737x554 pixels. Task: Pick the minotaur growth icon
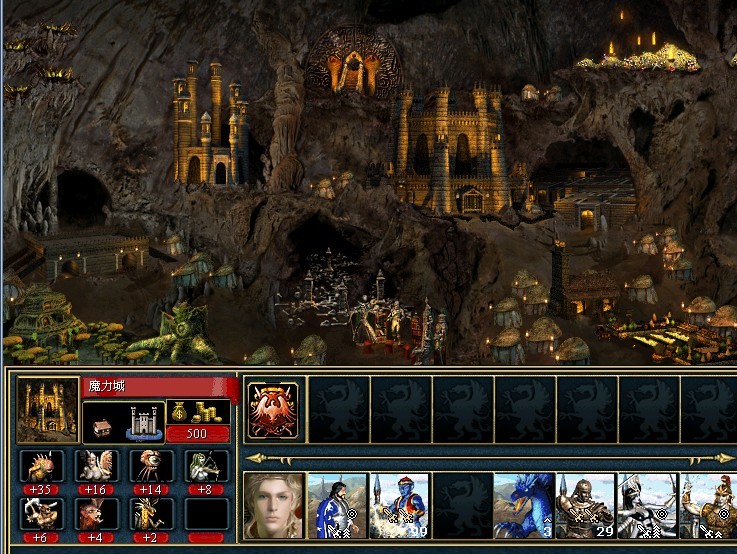tap(42, 514)
